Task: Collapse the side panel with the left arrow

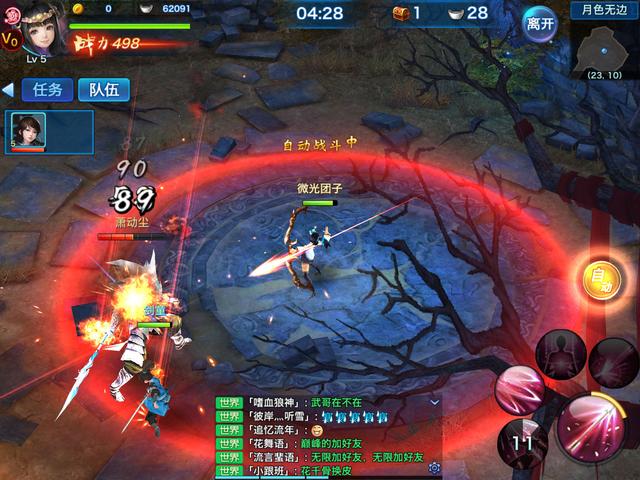Action: tap(8, 90)
